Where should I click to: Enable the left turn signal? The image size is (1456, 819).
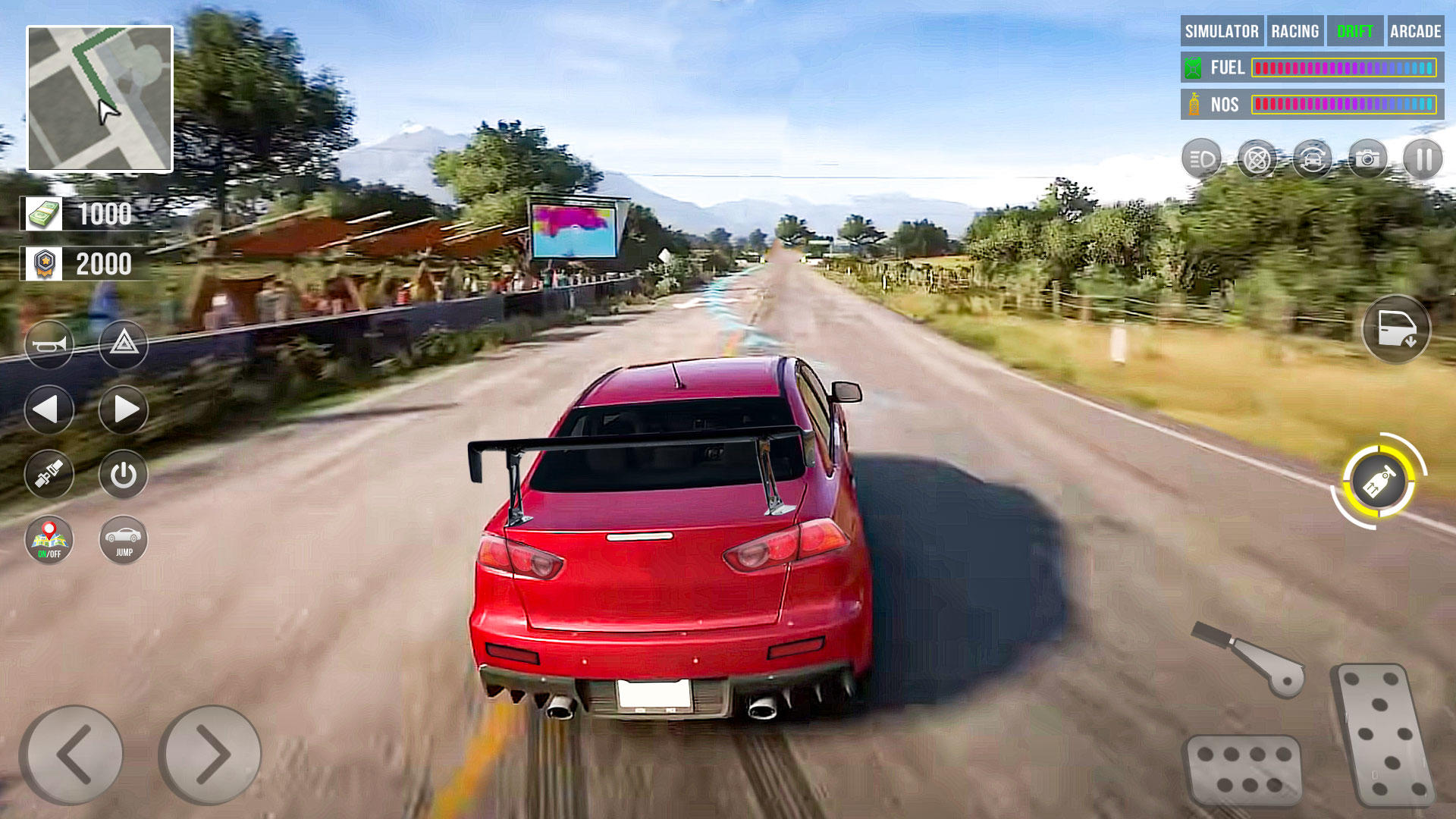[x=50, y=408]
